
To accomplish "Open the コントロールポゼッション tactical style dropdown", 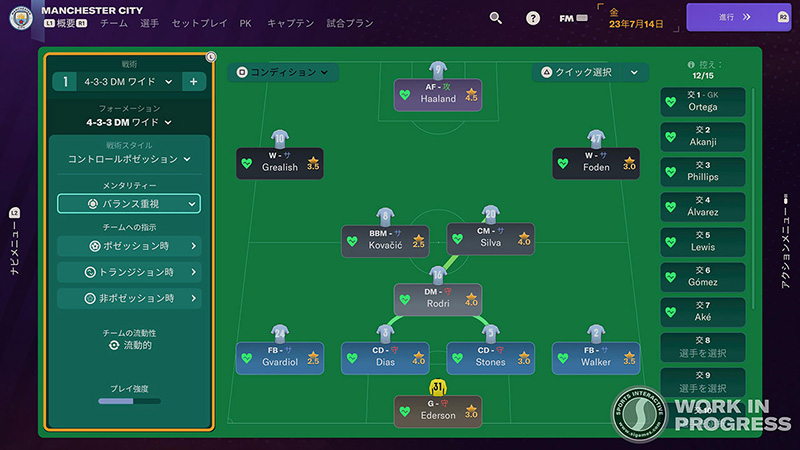I will [x=129, y=159].
